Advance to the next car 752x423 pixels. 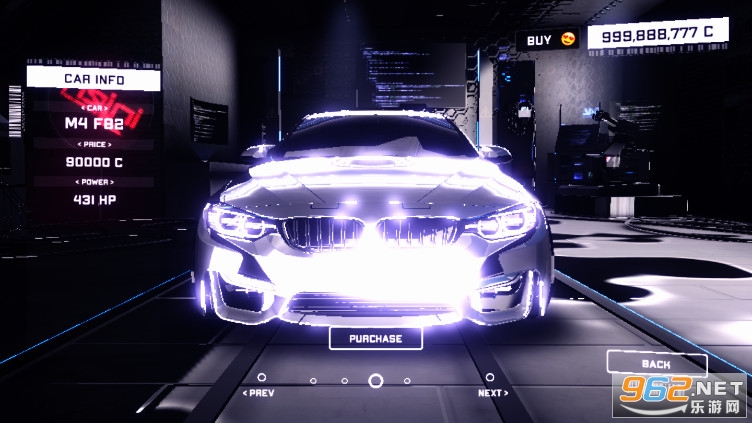491,392
